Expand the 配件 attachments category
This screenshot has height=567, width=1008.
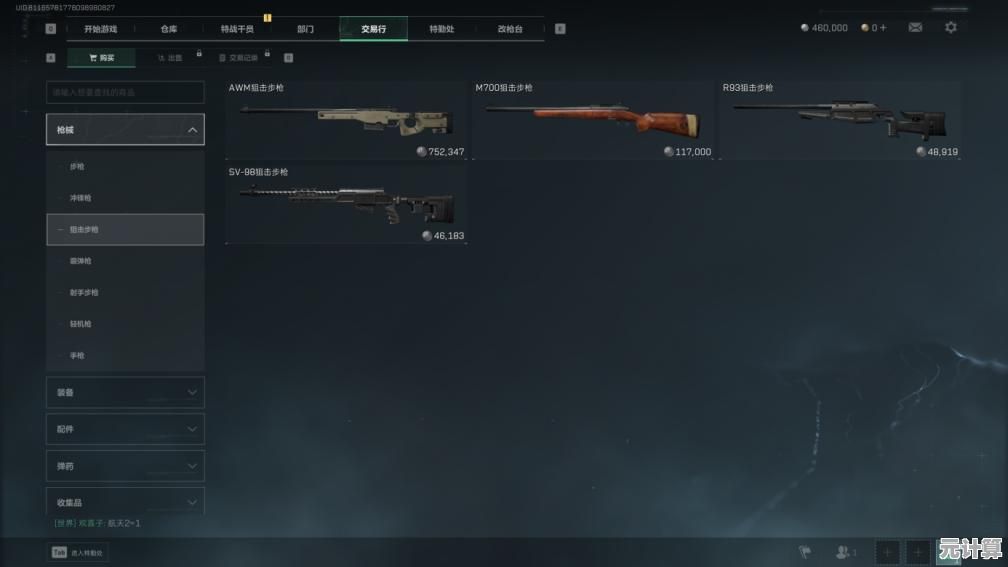point(125,429)
